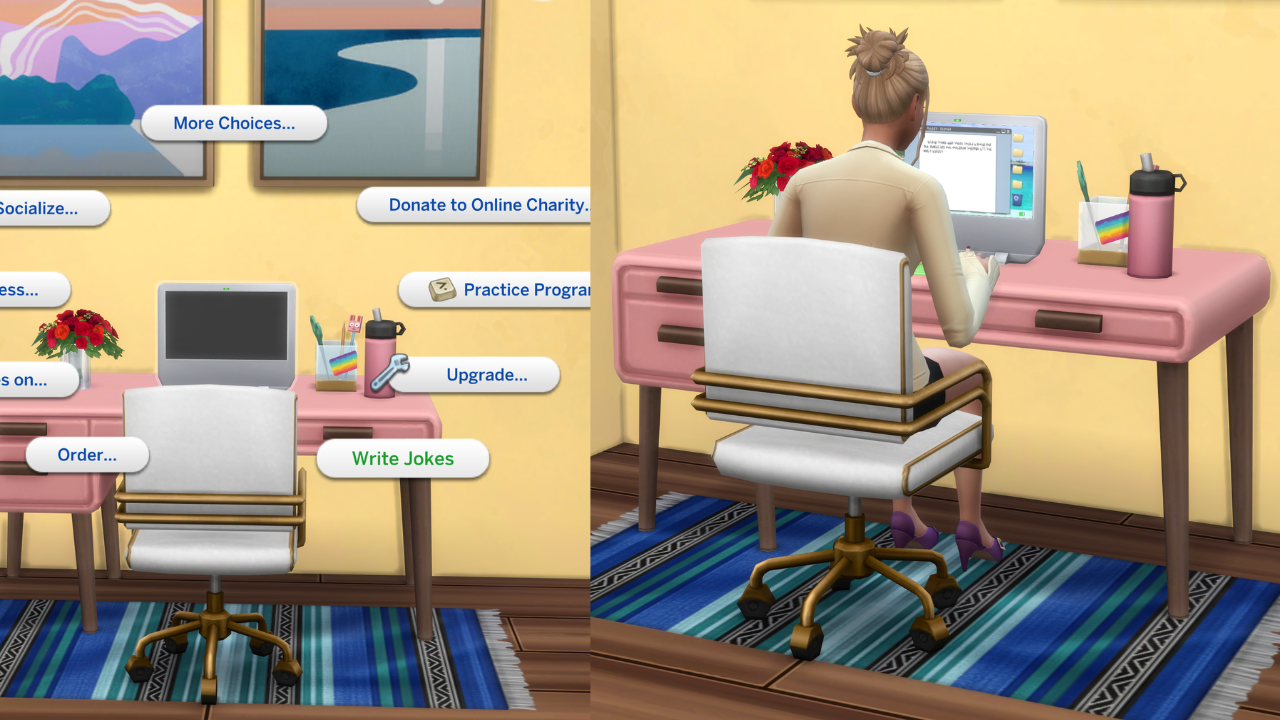Screen dimensions: 1280x720
Task: Click the folder directly above the recycle bin
Action: click(x=1017, y=183)
